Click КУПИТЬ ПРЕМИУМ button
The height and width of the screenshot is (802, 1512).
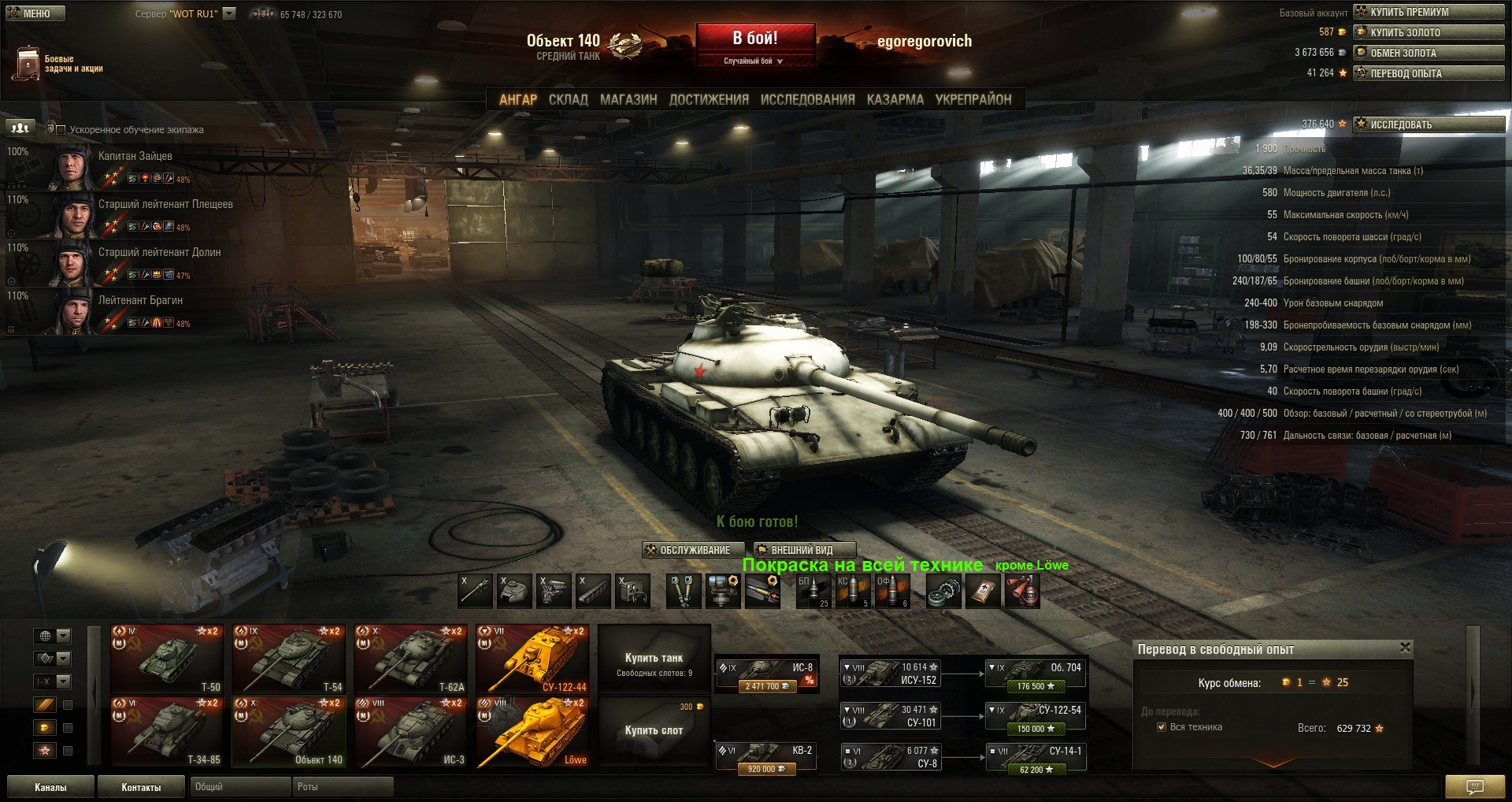pyautogui.click(x=1429, y=12)
